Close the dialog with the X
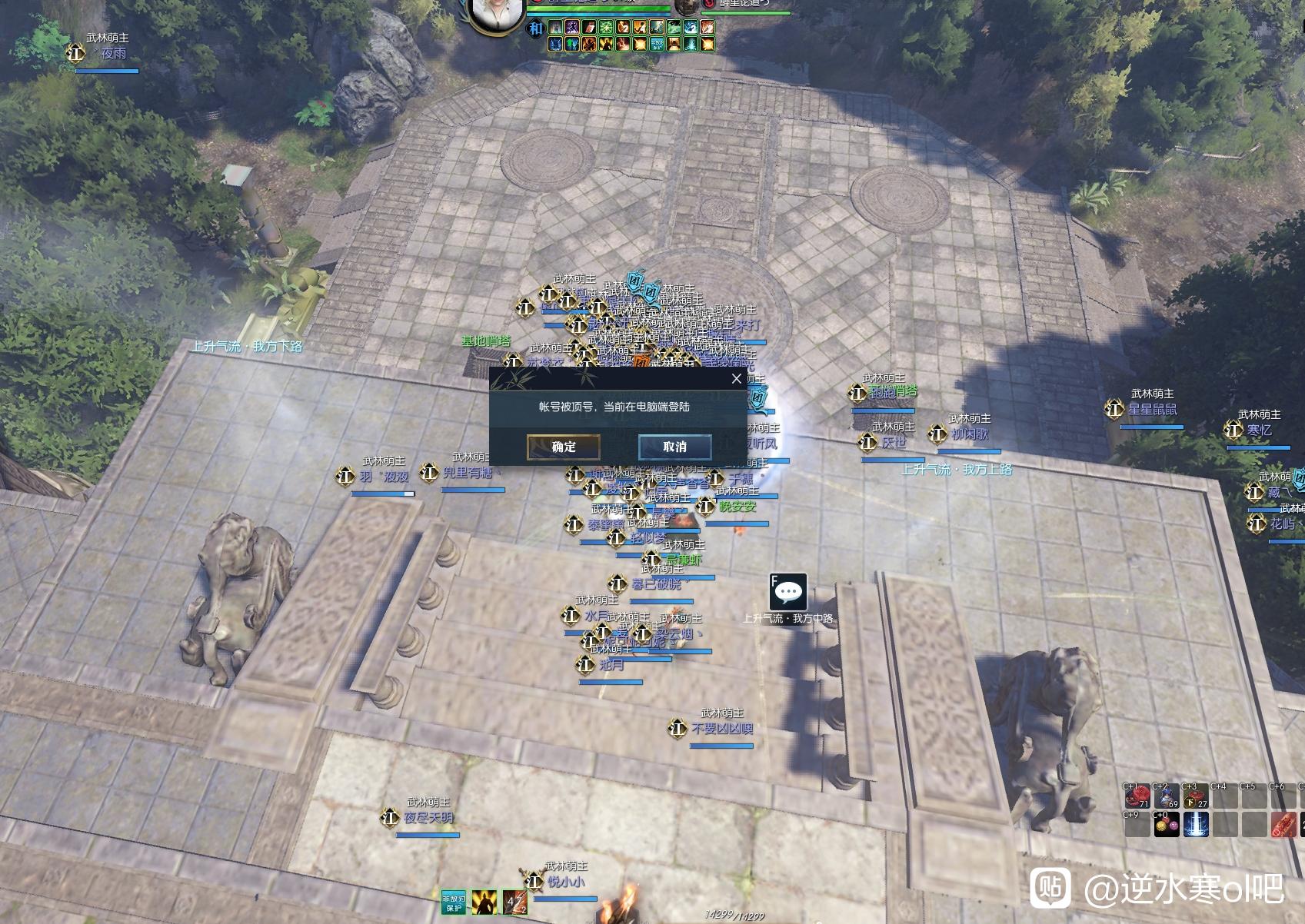Viewport: 1305px width, 924px height. [x=736, y=378]
